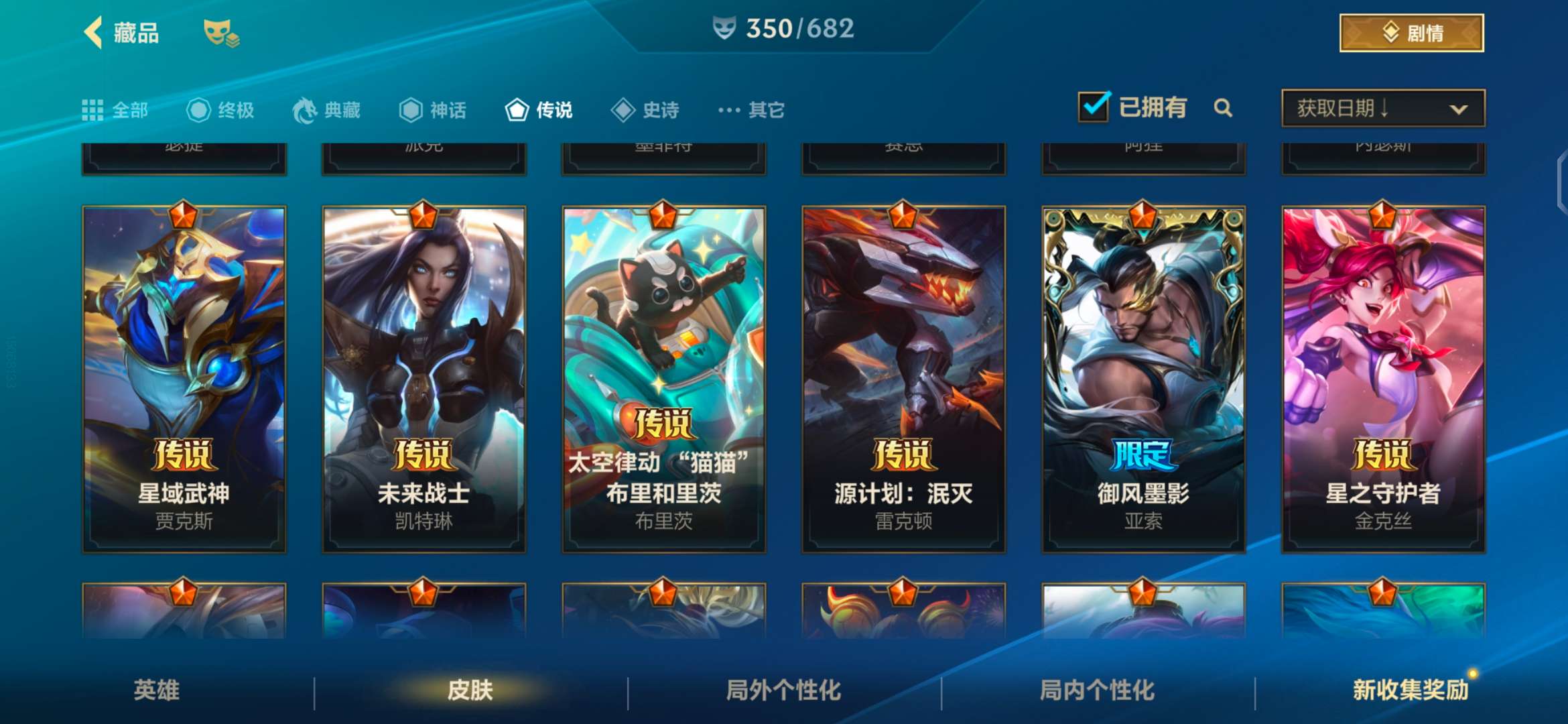This screenshot has width=1568, height=724.
Task: Choose the 传说 rarity filter
Action: [x=539, y=110]
